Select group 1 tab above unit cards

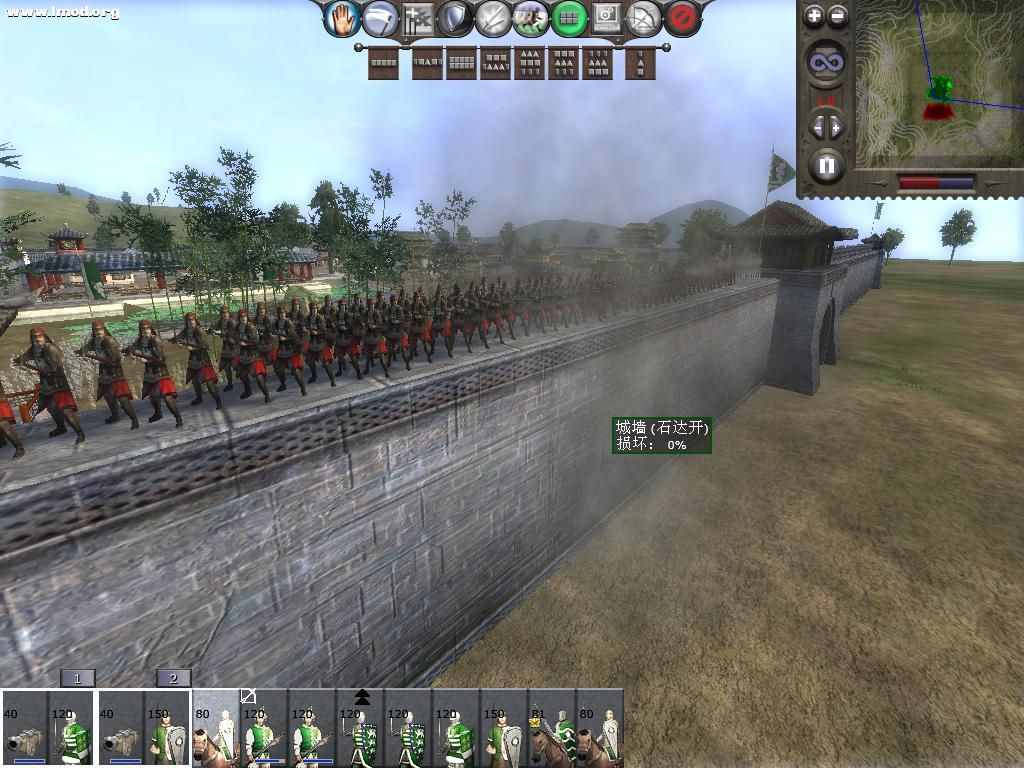(78, 679)
